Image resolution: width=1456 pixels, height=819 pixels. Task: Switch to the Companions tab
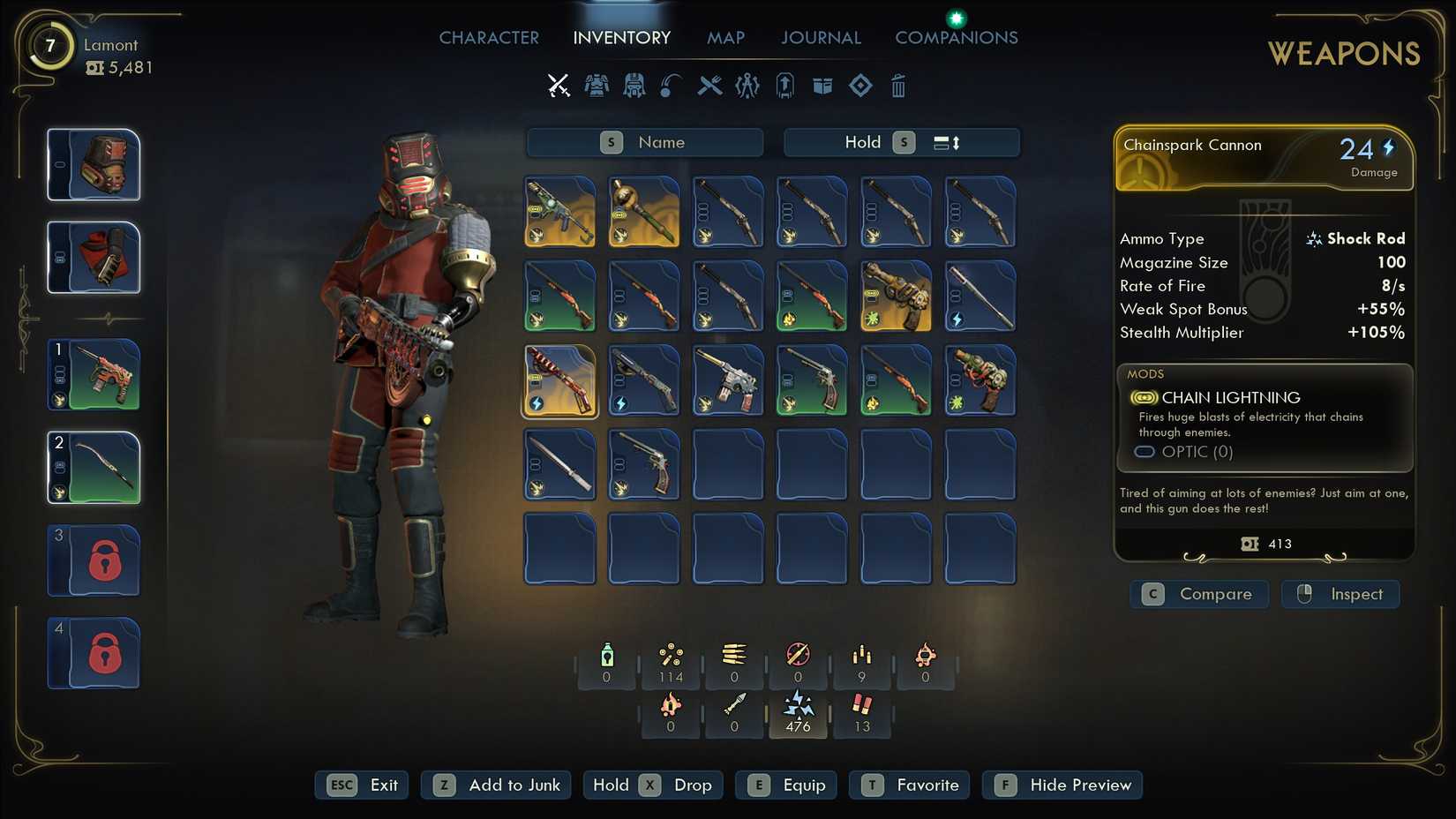tap(957, 38)
